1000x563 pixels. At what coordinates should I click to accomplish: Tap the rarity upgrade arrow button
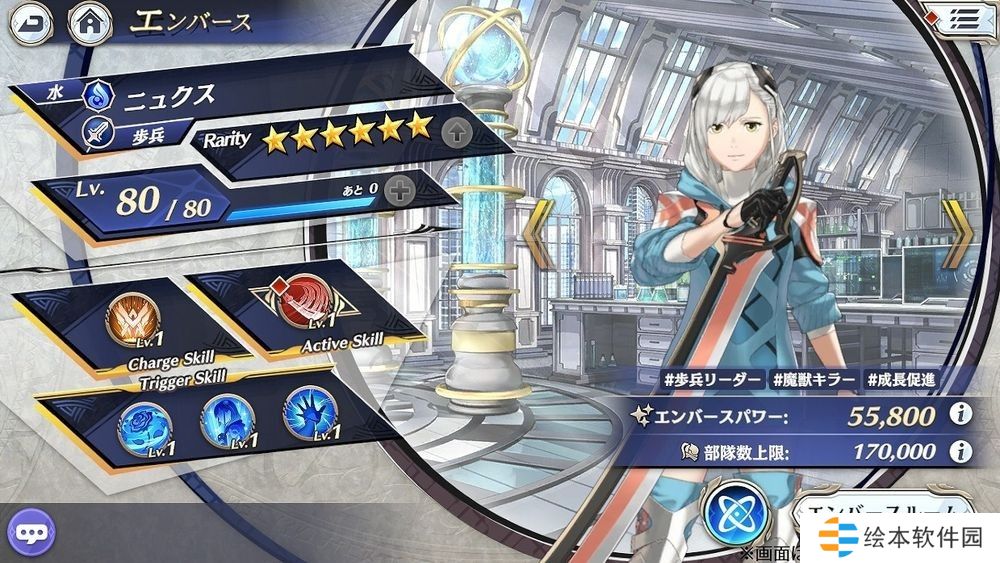pos(454,130)
